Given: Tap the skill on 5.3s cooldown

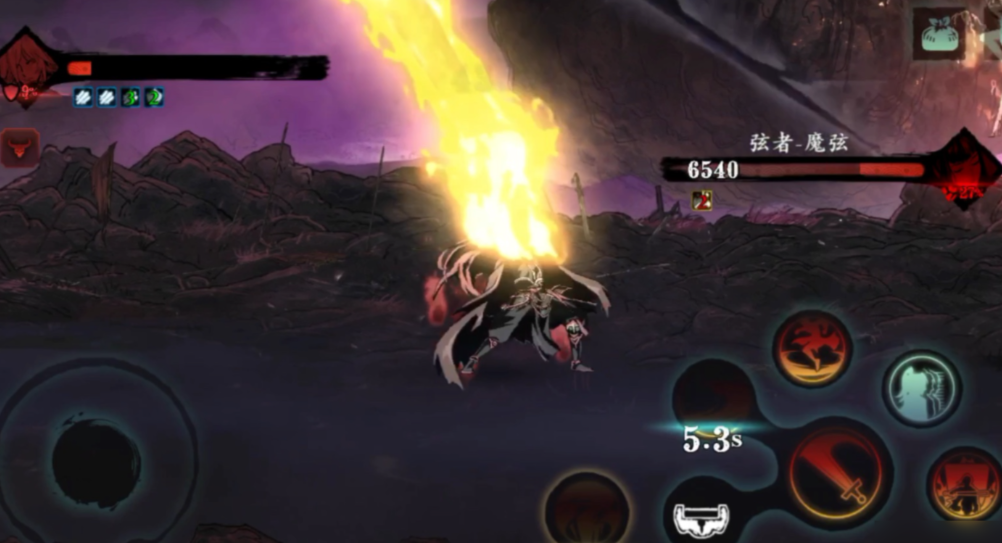Looking at the screenshot, I should 712,400.
